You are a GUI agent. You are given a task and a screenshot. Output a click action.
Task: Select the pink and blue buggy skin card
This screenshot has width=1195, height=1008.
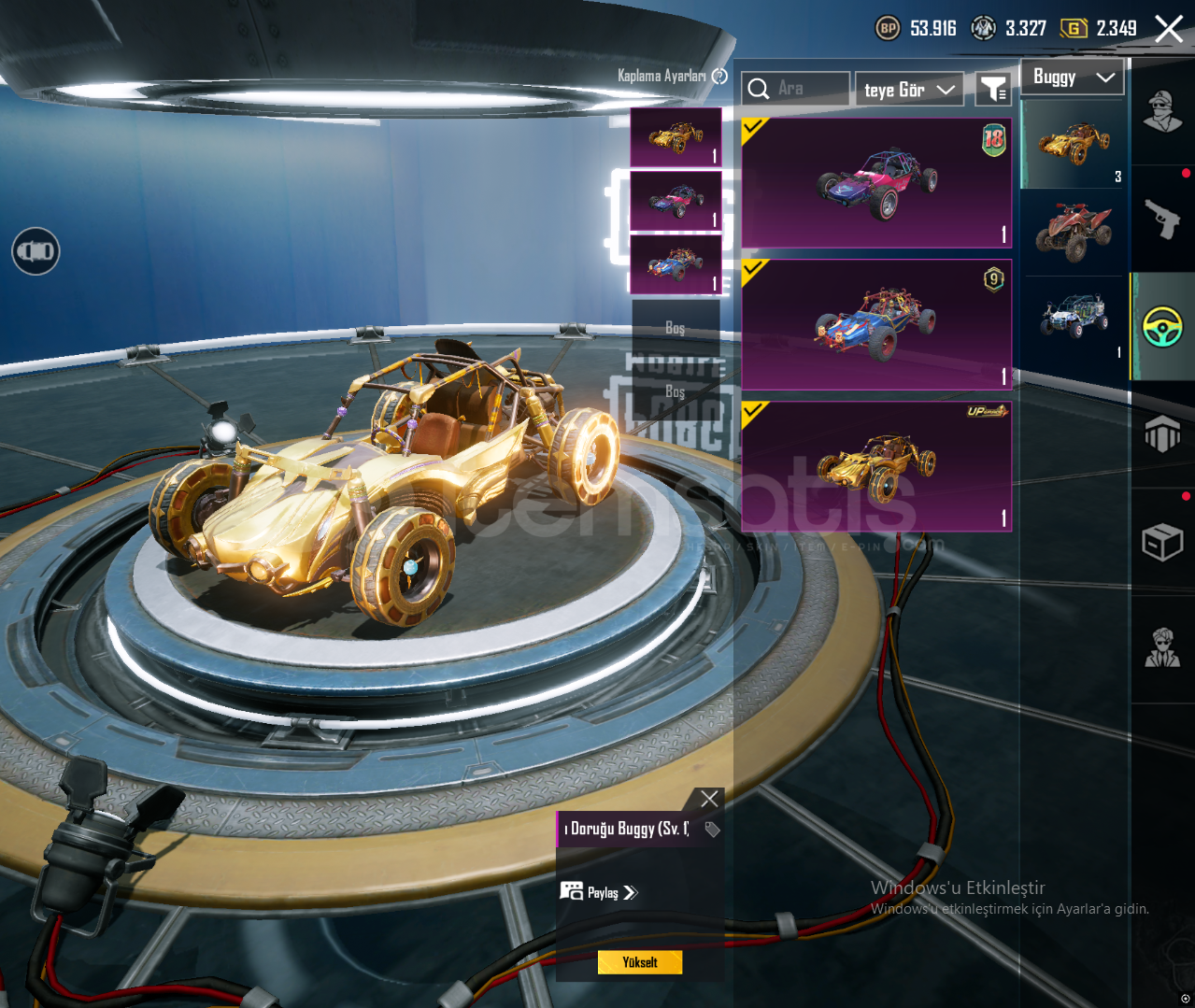click(x=876, y=183)
